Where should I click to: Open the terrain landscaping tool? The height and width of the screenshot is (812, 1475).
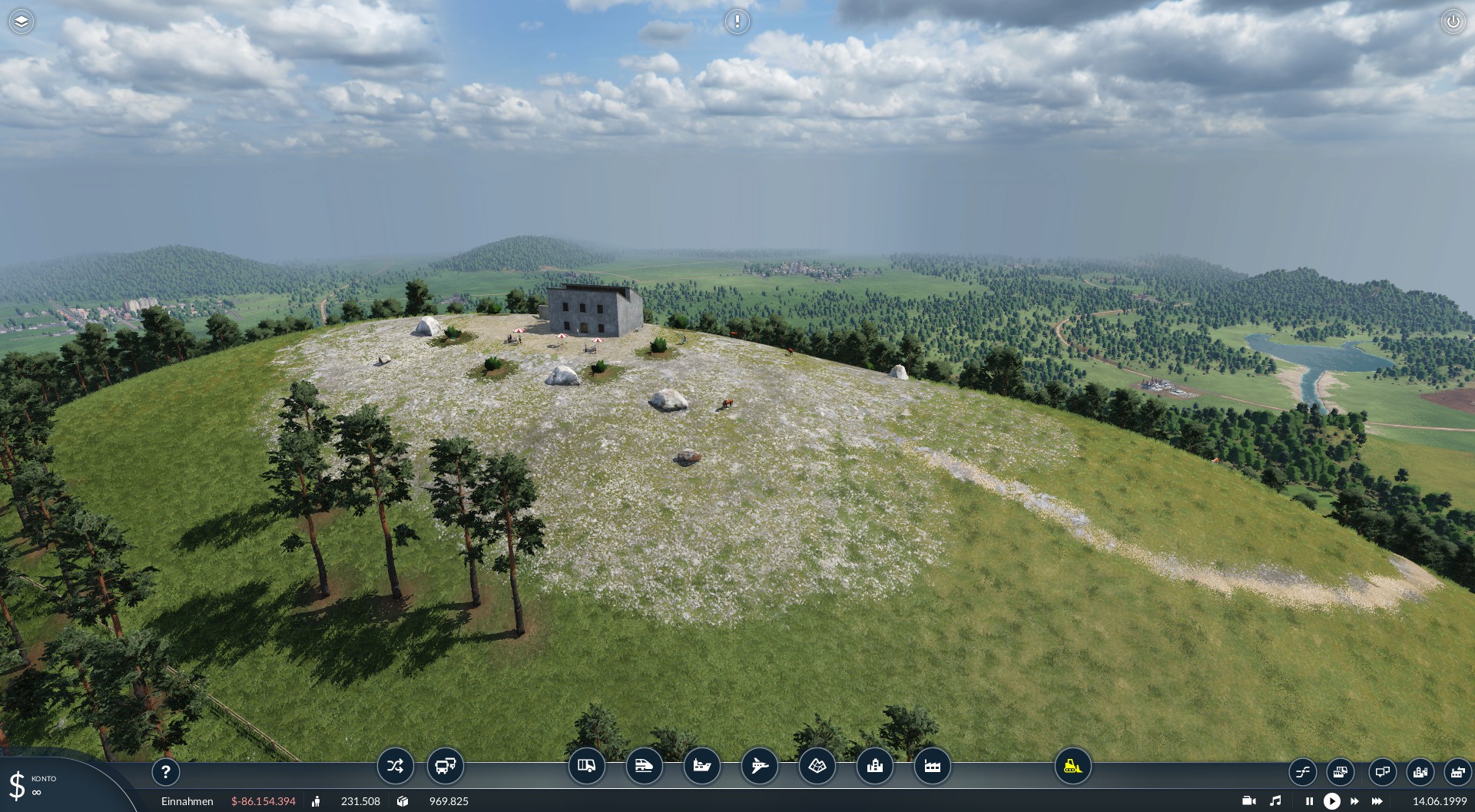coord(817,766)
